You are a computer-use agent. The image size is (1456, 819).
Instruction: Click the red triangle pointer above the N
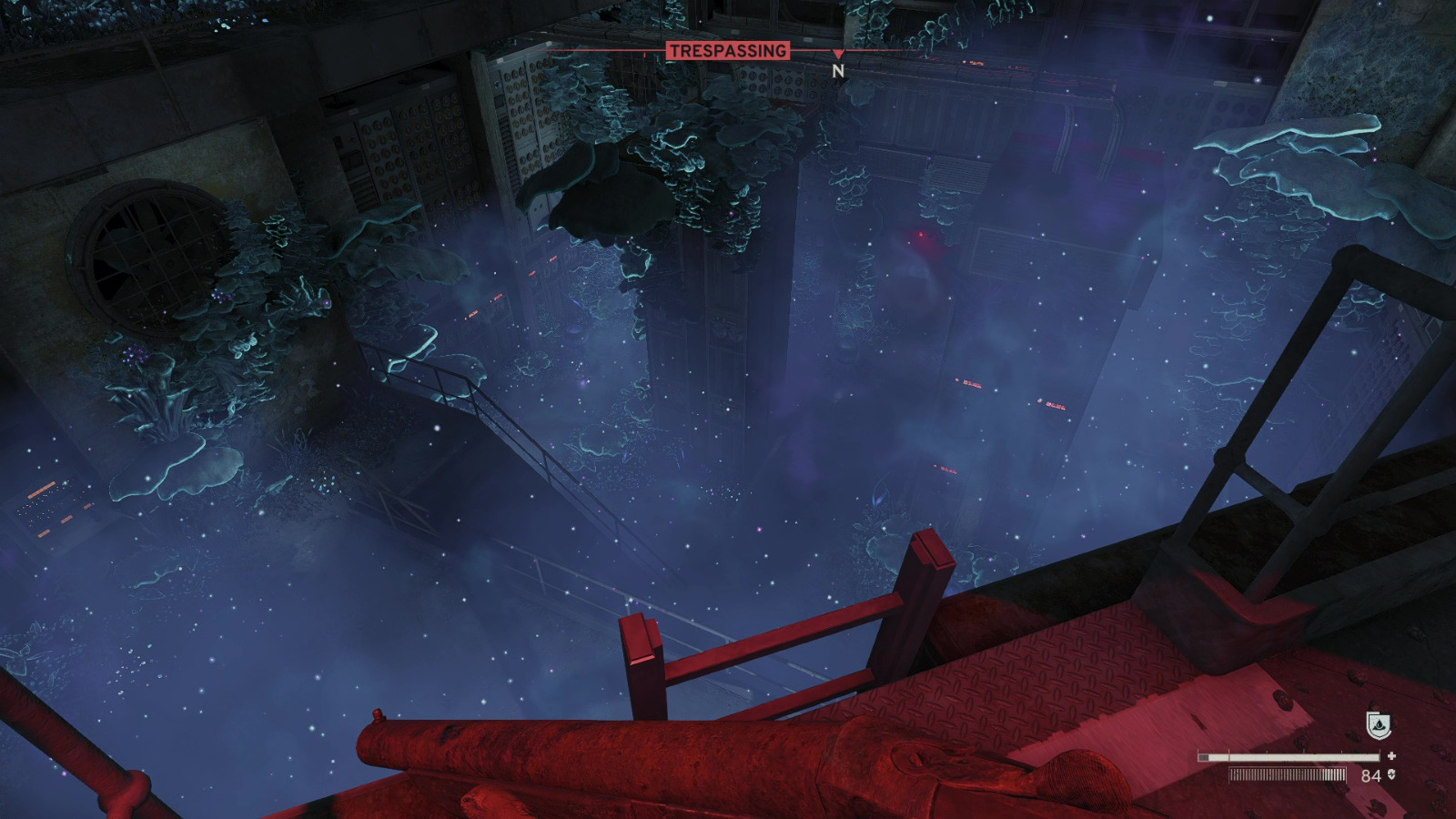tap(837, 53)
